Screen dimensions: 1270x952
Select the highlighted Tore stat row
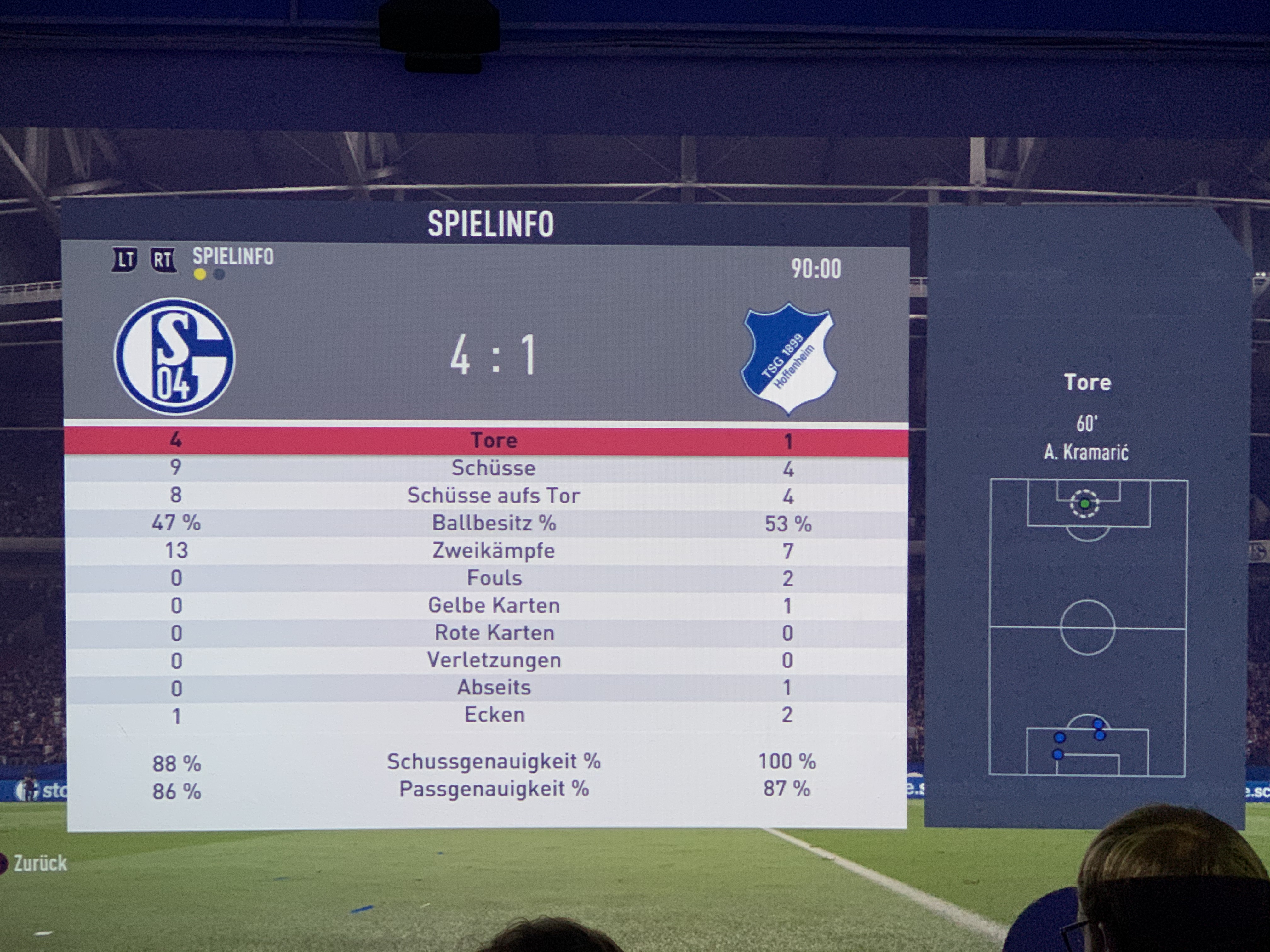point(493,441)
